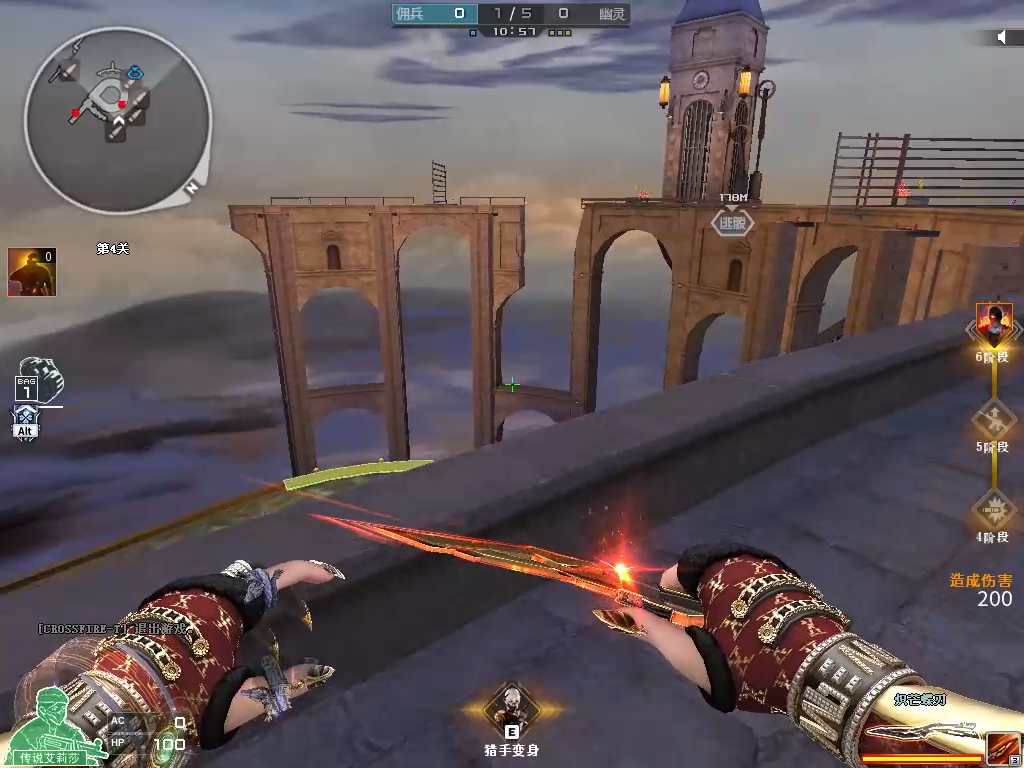The width and height of the screenshot is (1024, 768).
Task: Select the 炽芒紫刃 dagger weapon slot
Action: (920, 735)
